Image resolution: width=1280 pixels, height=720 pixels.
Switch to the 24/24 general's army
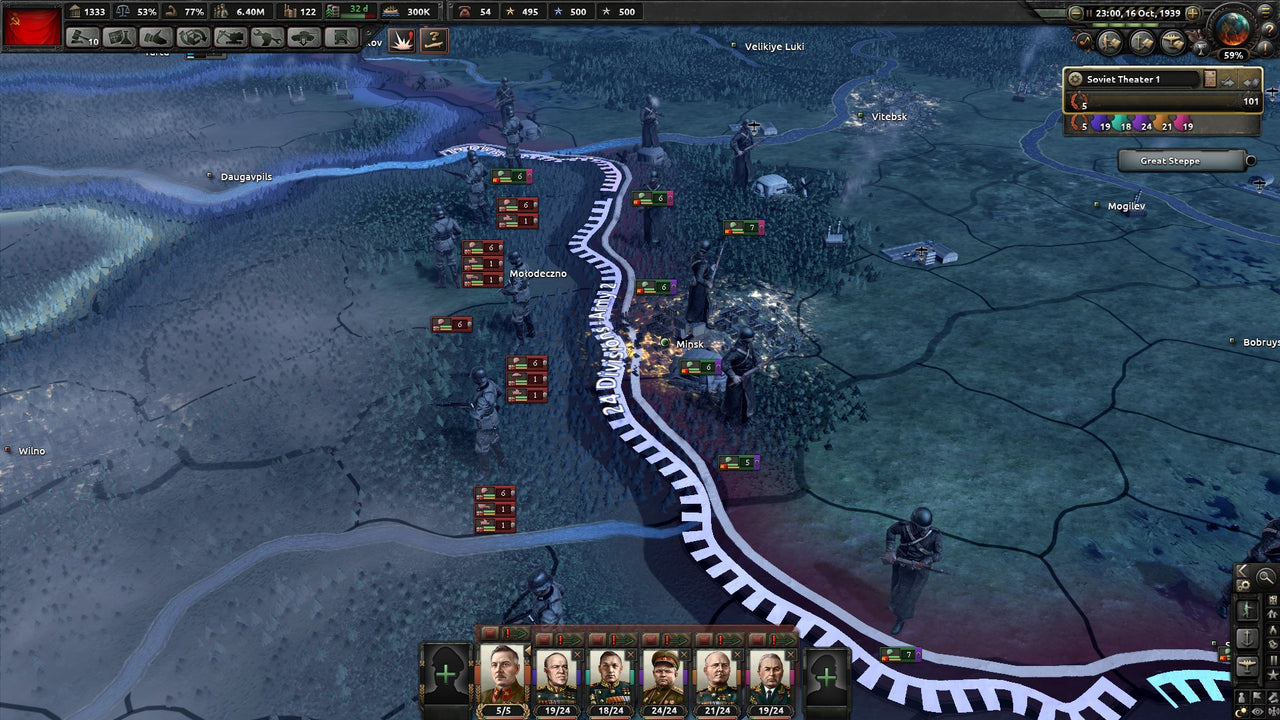pos(662,678)
